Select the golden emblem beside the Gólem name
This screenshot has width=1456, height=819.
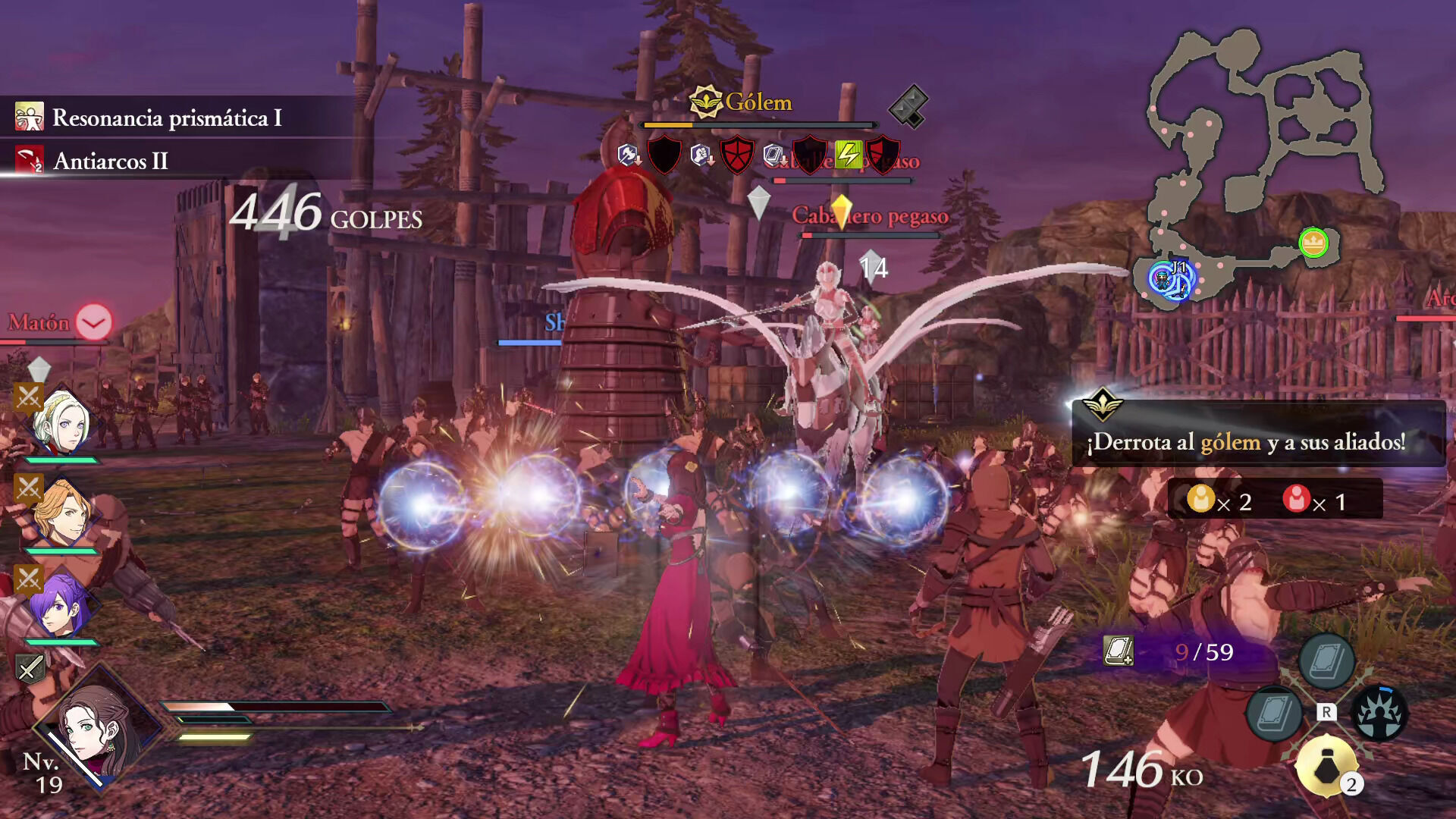705,102
